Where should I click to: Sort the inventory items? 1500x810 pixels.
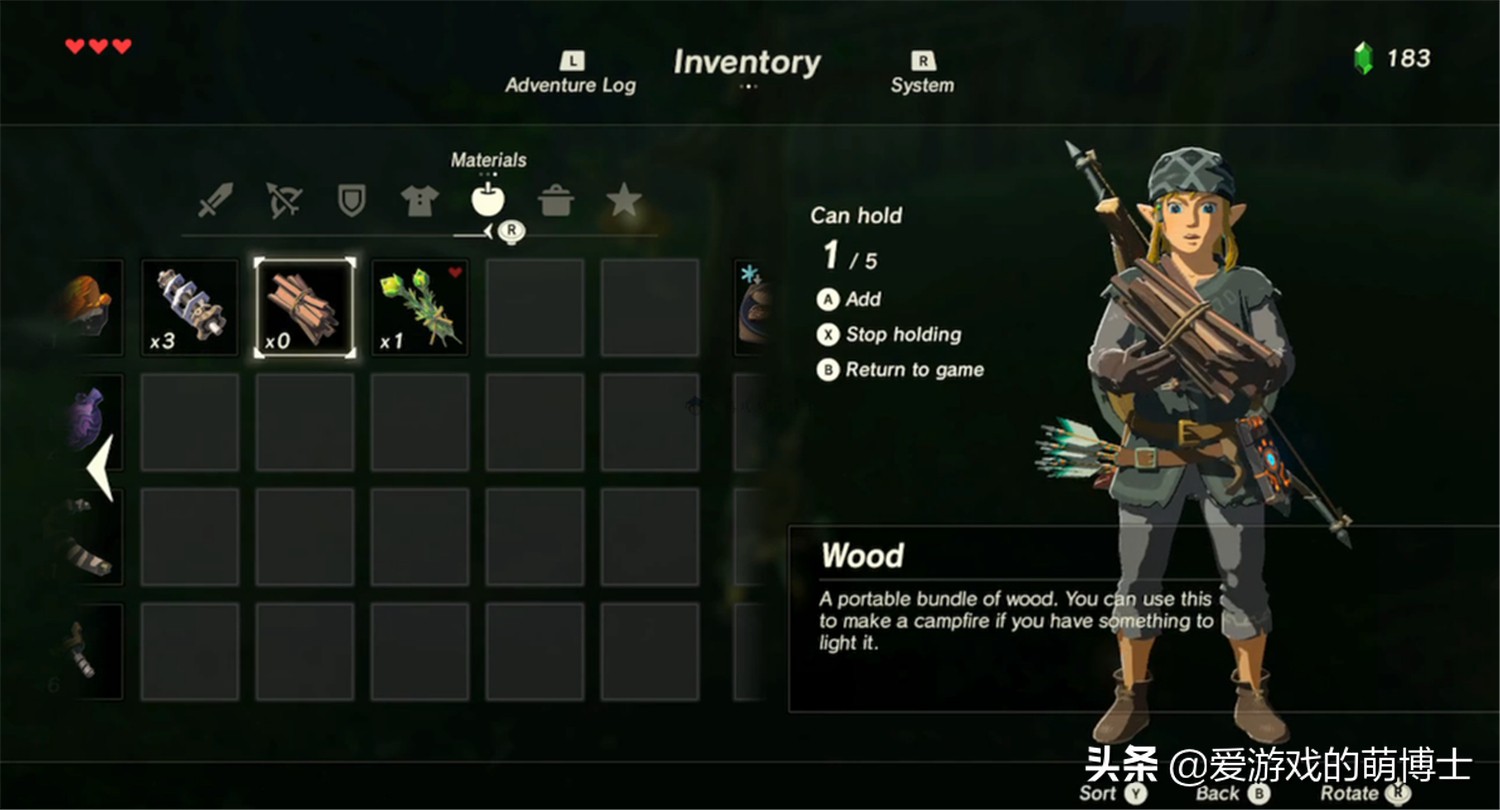1112,793
